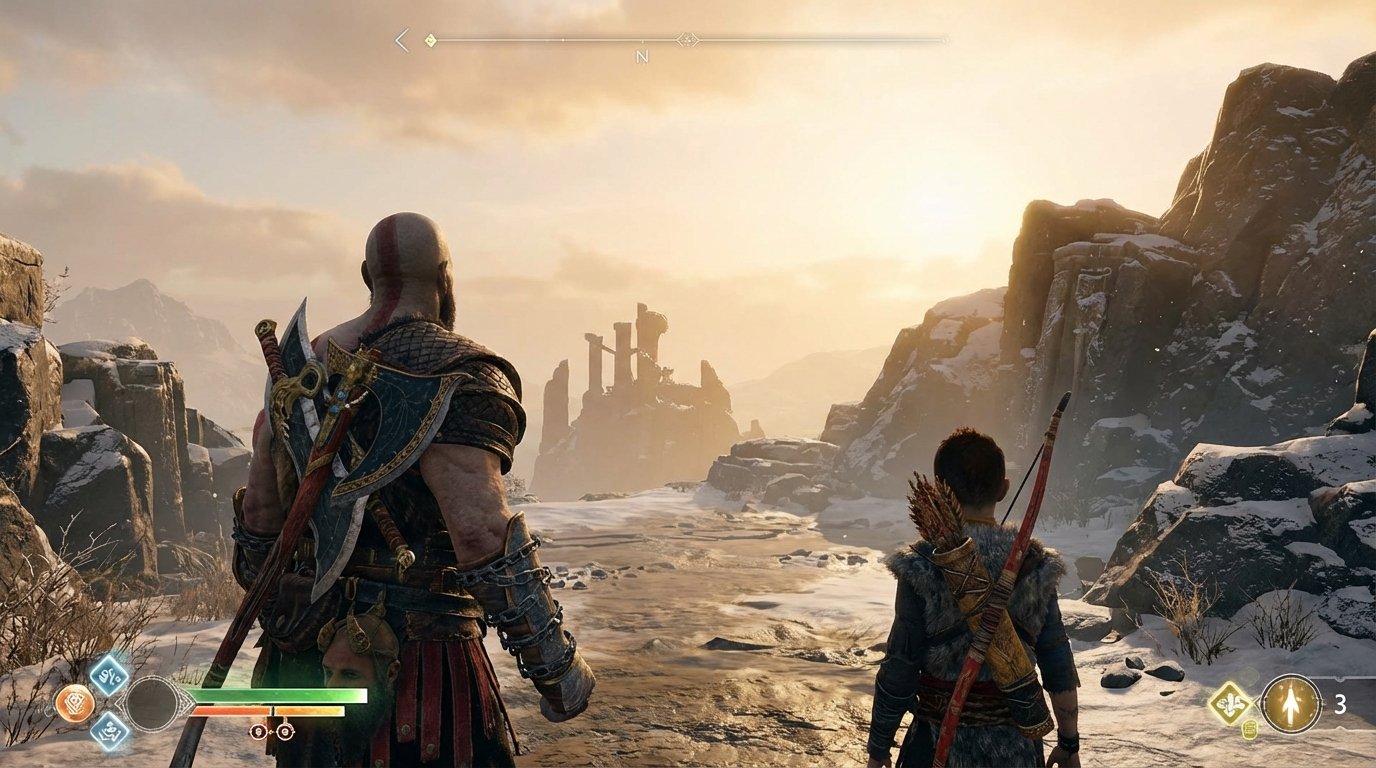Screen dimensions: 1376x768
Task: Toggle the yellow segment under the health bar
Action: (309, 710)
